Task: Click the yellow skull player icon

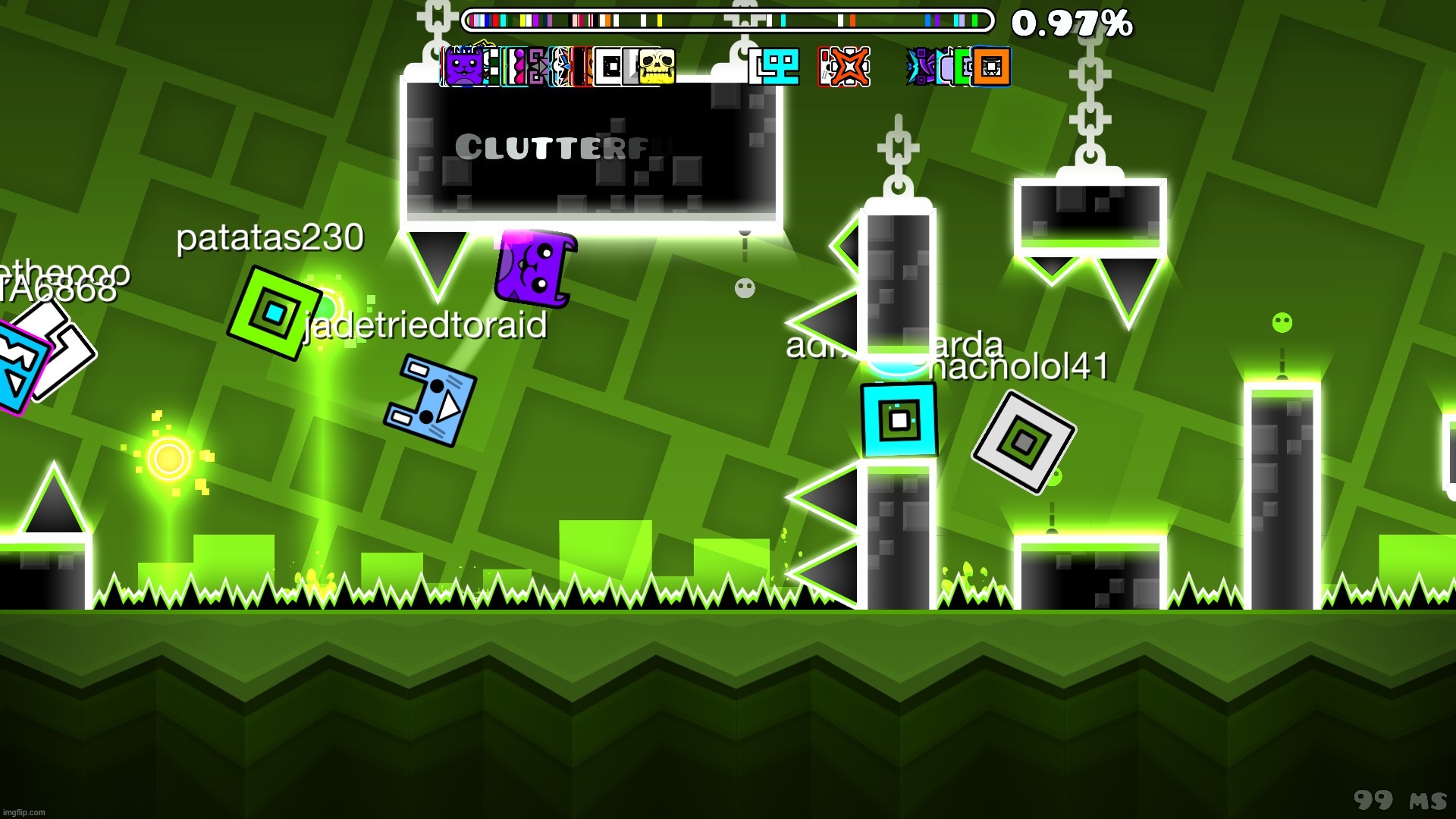Action: point(656,67)
